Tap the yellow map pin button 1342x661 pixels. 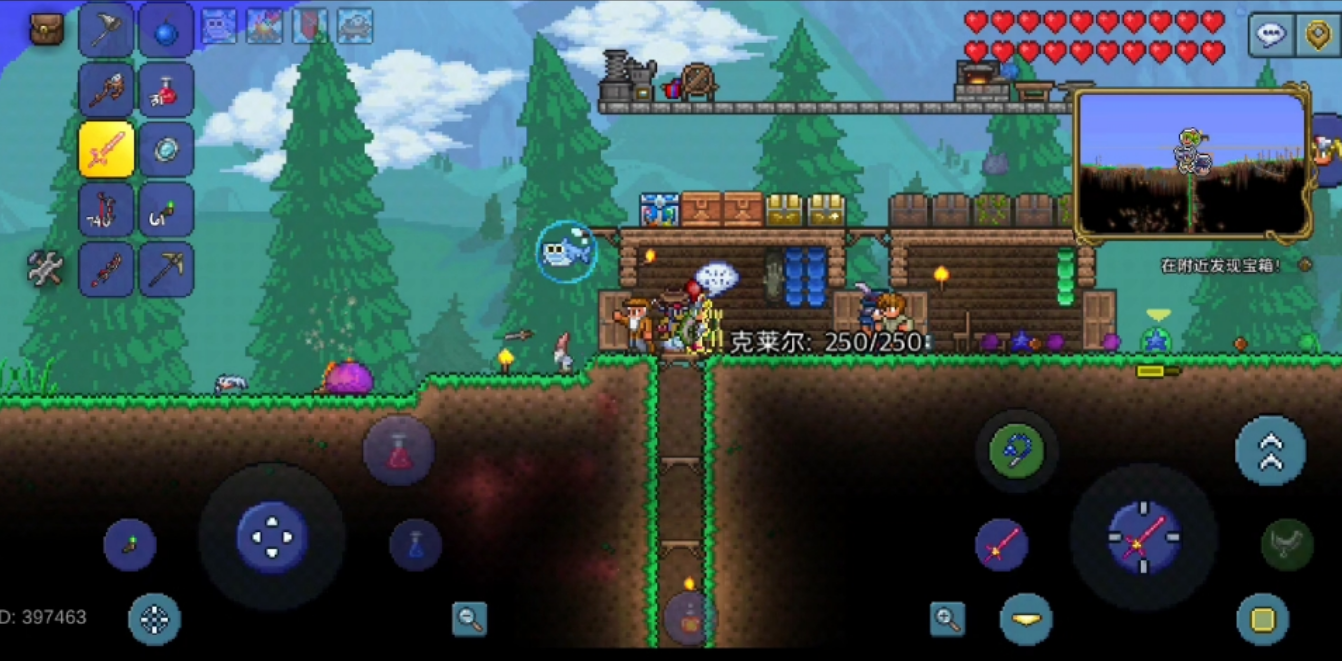1319,35
